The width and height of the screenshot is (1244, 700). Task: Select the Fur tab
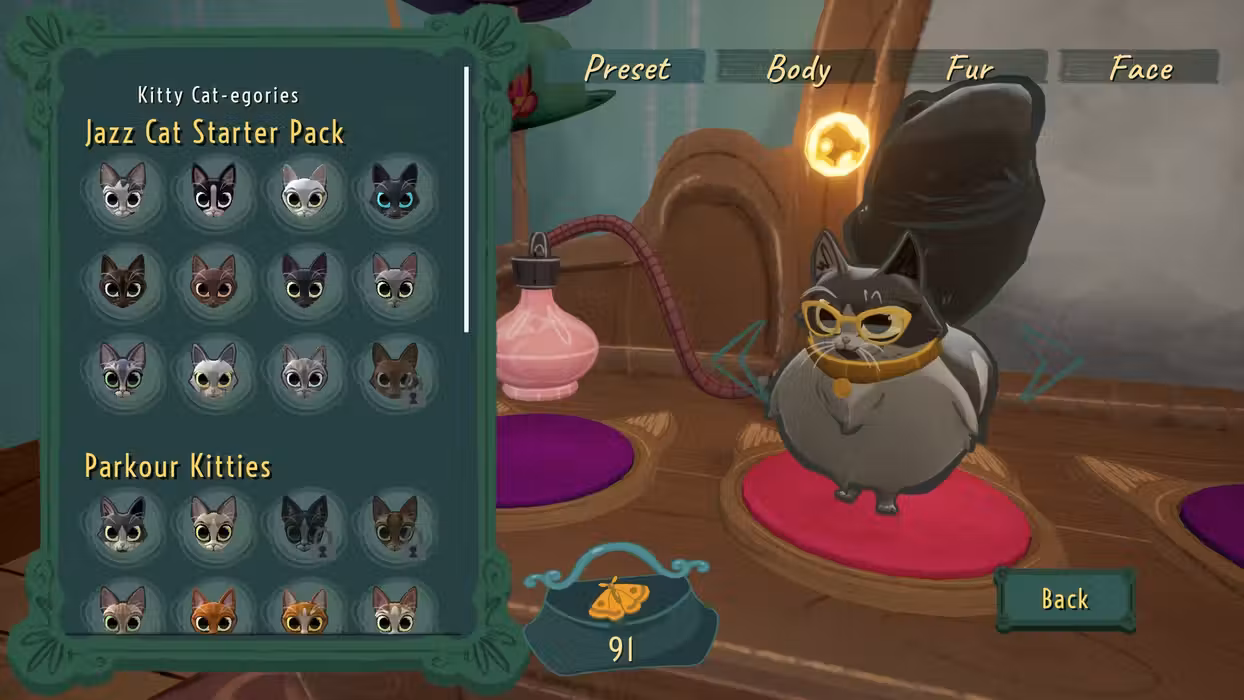(x=969, y=68)
